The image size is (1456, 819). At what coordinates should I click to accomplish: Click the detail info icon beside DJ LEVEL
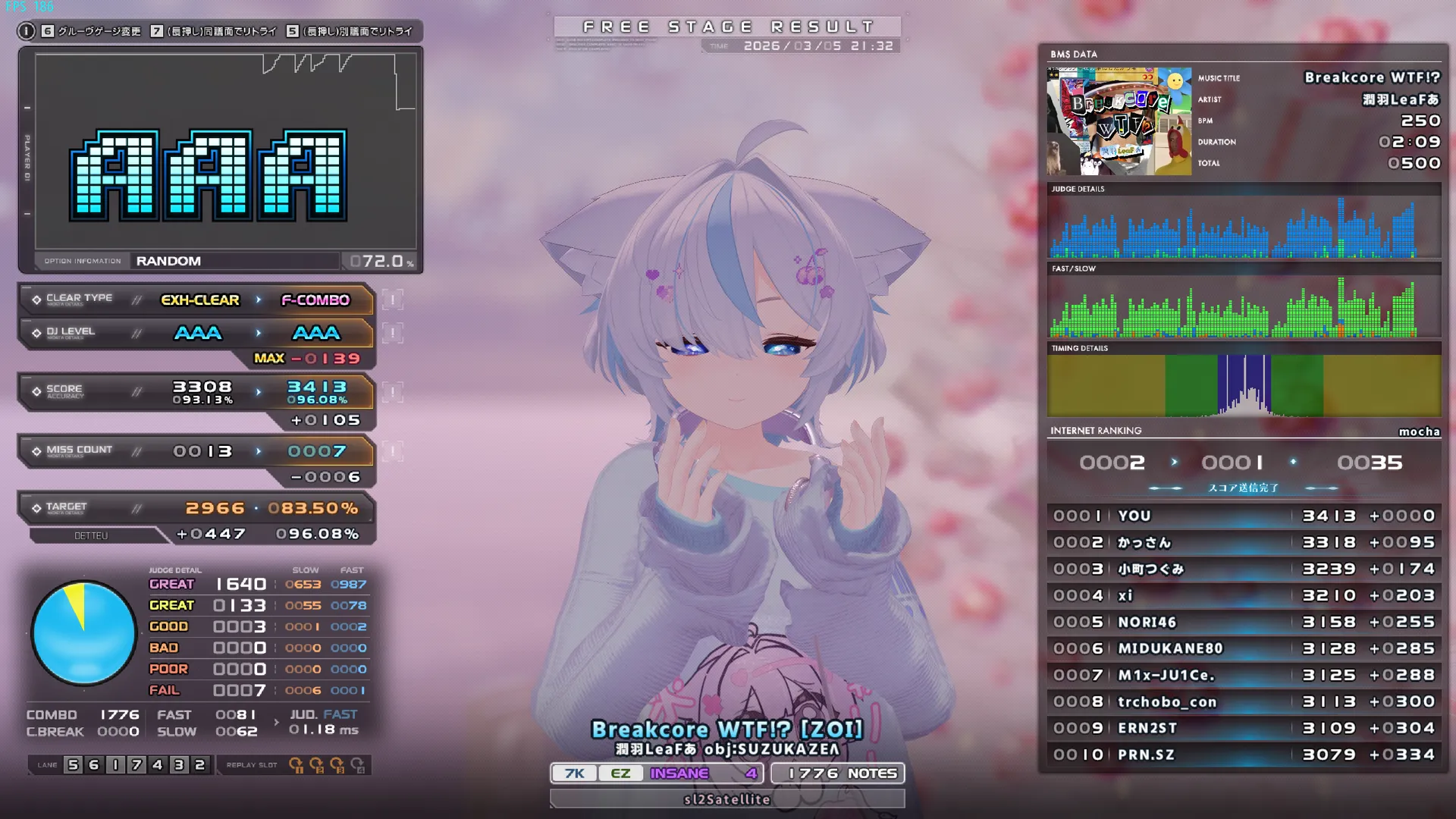tap(391, 332)
